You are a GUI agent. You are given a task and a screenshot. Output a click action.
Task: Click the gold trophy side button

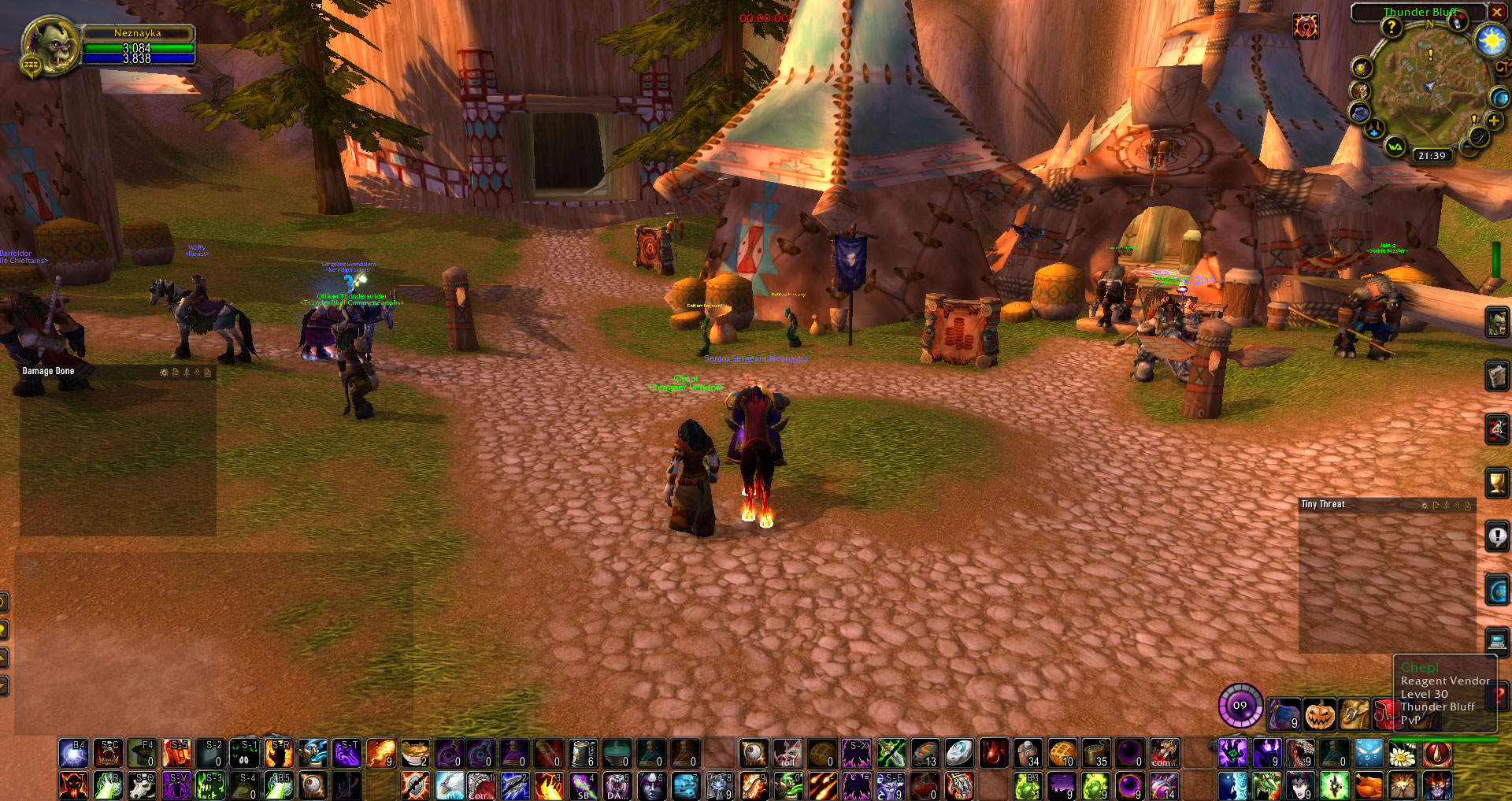(1496, 482)
